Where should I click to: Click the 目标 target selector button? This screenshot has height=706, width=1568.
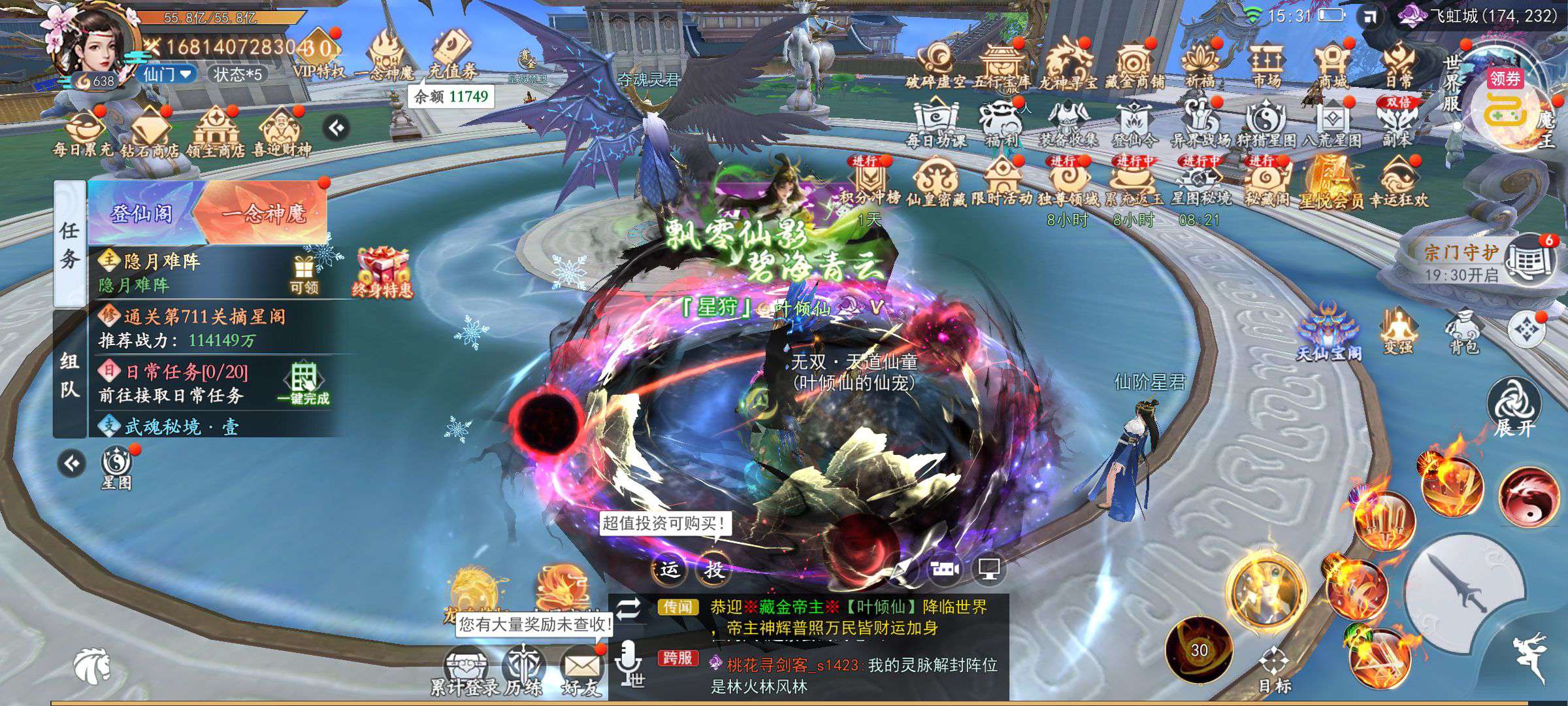pos(1274,668)
